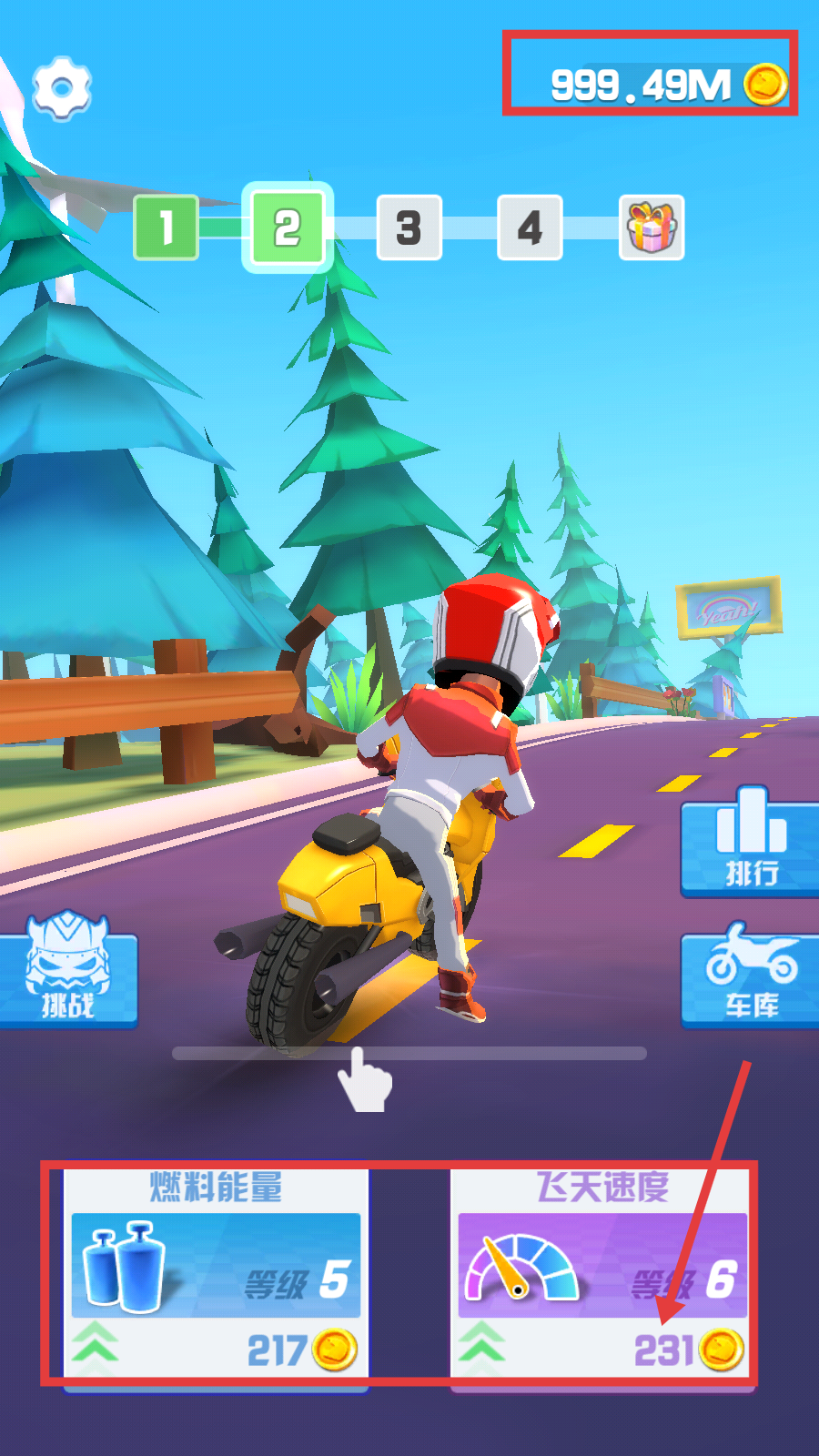Select highlighted stage 2 tile

(288, 227)
